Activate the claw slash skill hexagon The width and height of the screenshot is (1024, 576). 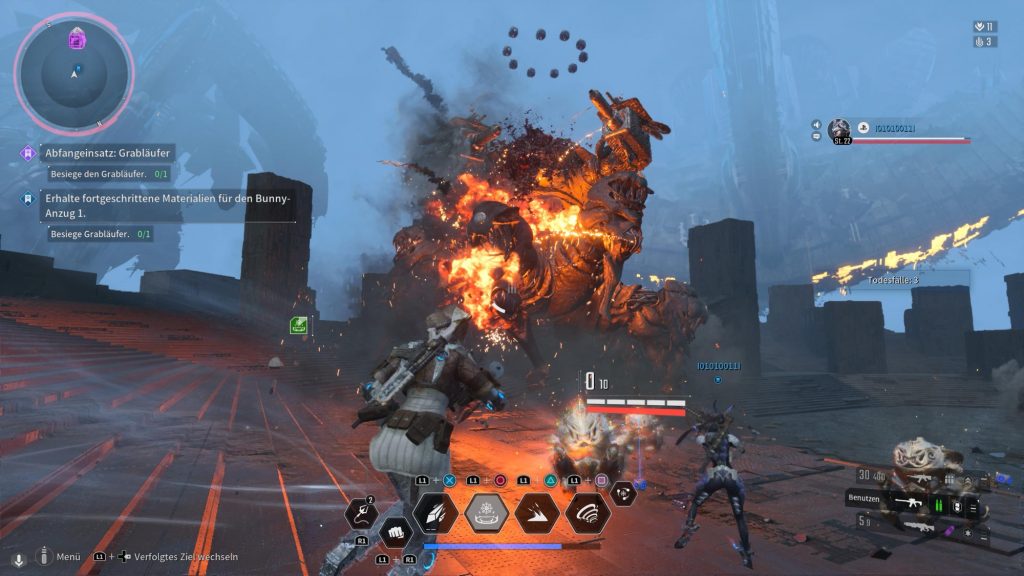[x=436, y=513]
